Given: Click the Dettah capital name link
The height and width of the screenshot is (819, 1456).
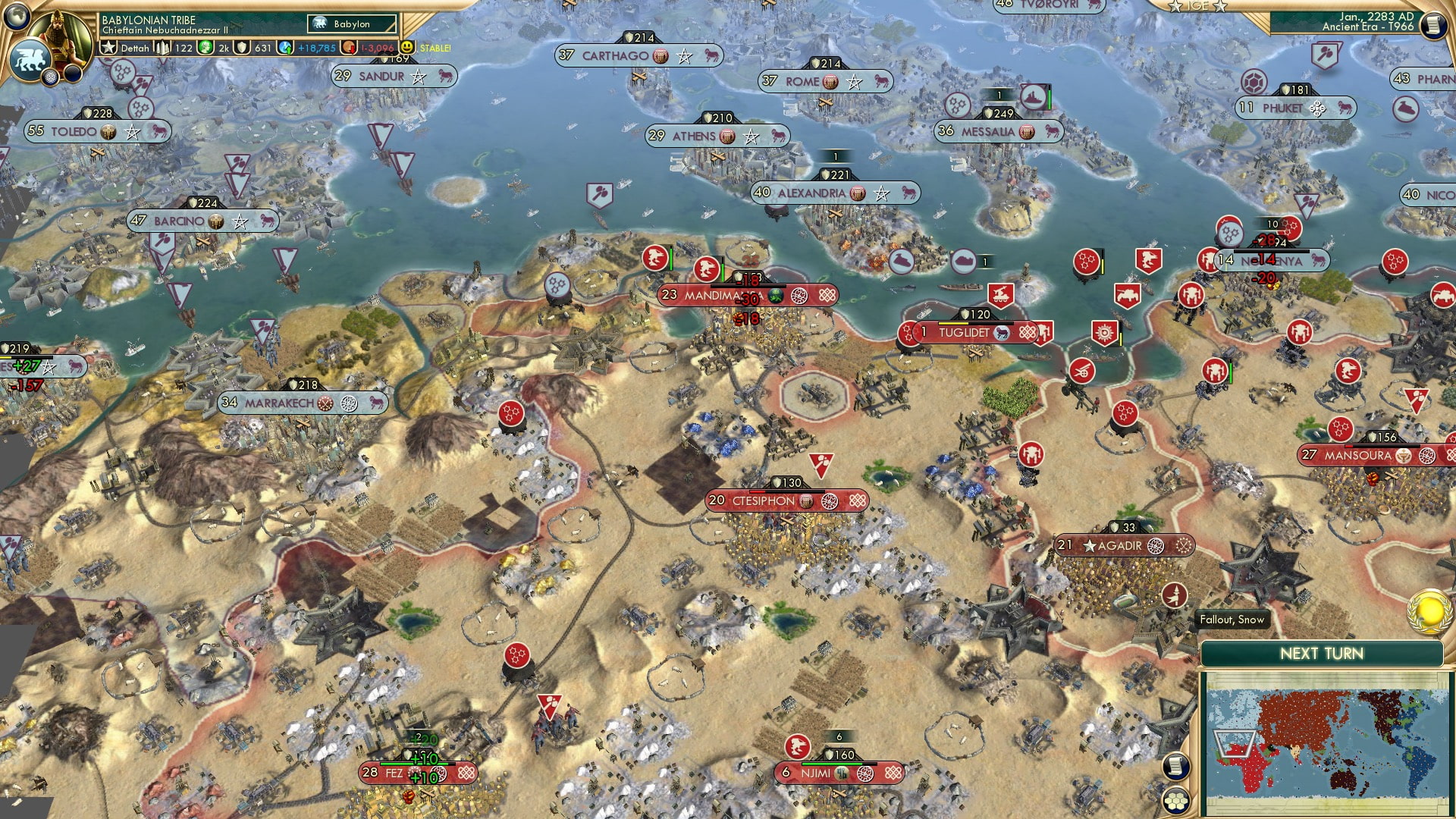Looking at the screenshot, I should coord(135,47).
